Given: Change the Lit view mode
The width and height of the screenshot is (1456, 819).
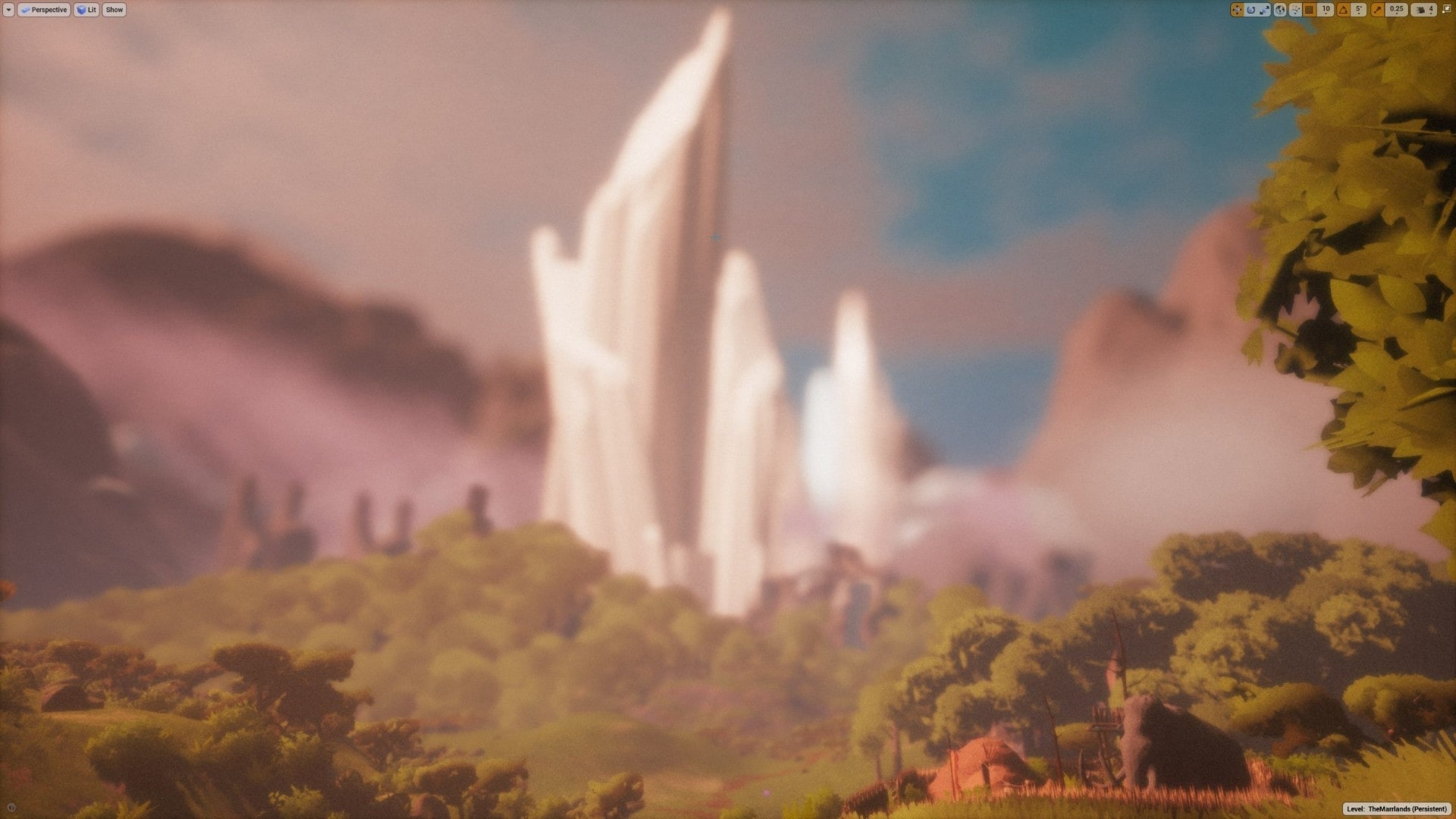Looking at the screenshot, I should click(x=86, y=10).
